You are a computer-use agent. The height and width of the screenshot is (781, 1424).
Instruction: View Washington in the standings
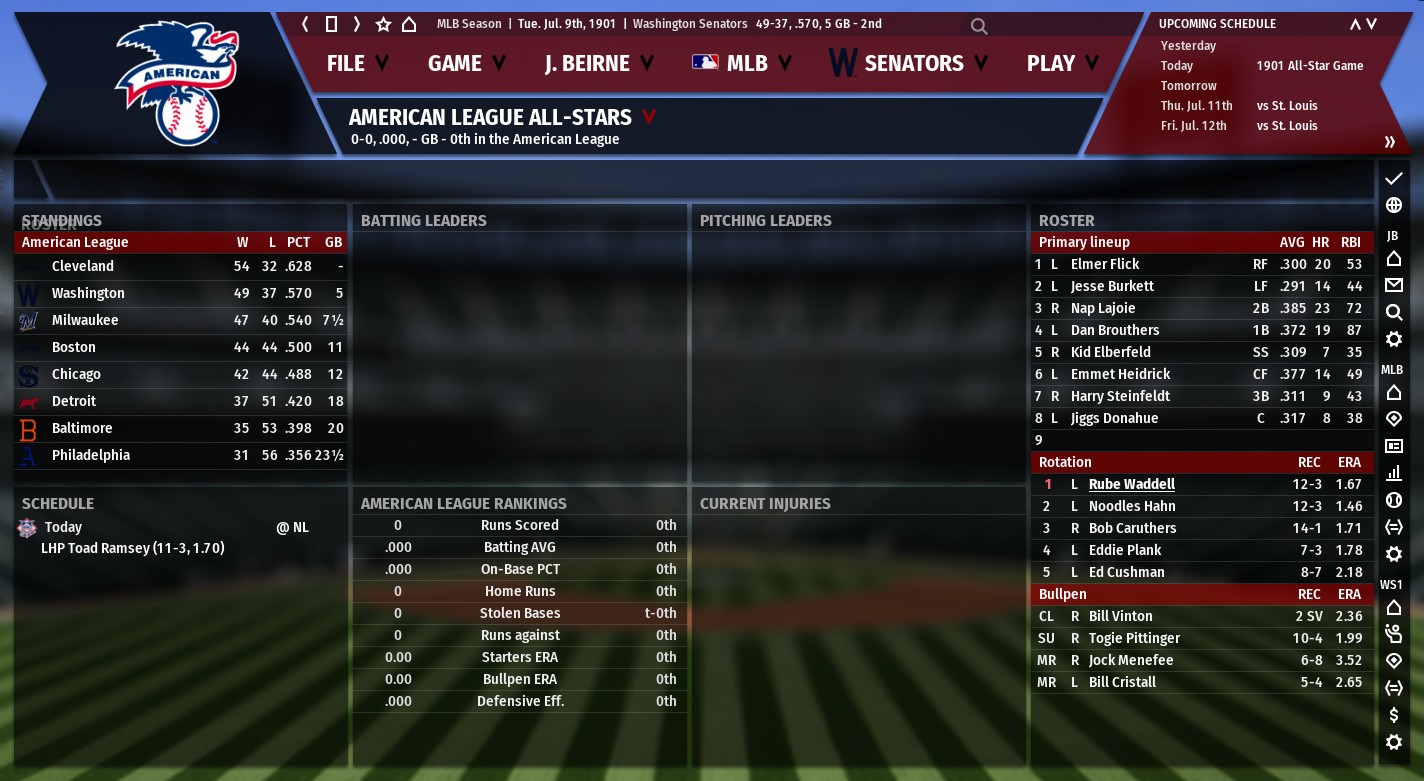coord(88,293)
